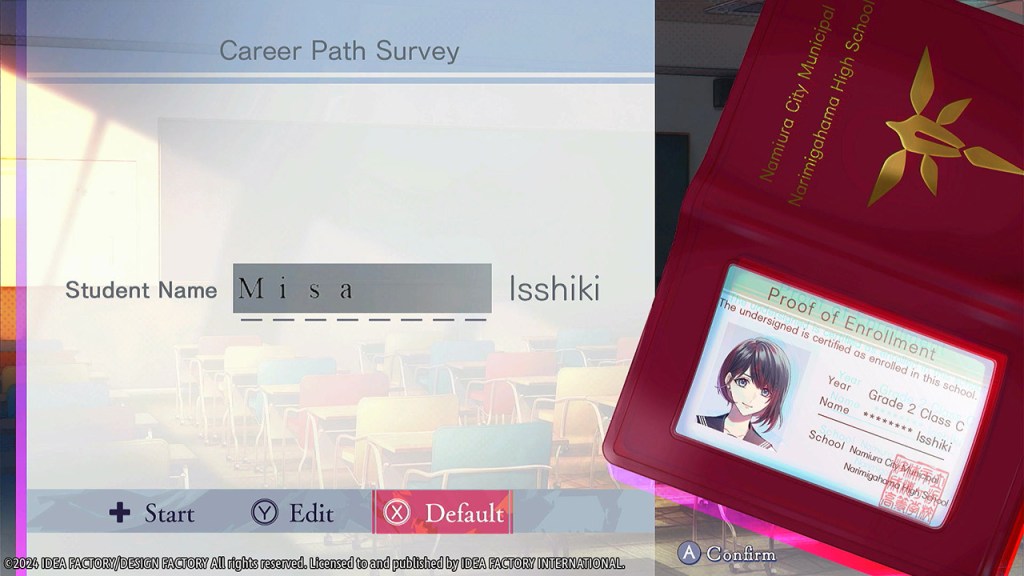Select the Start option

pyautogui.click(x=153, y=514)
